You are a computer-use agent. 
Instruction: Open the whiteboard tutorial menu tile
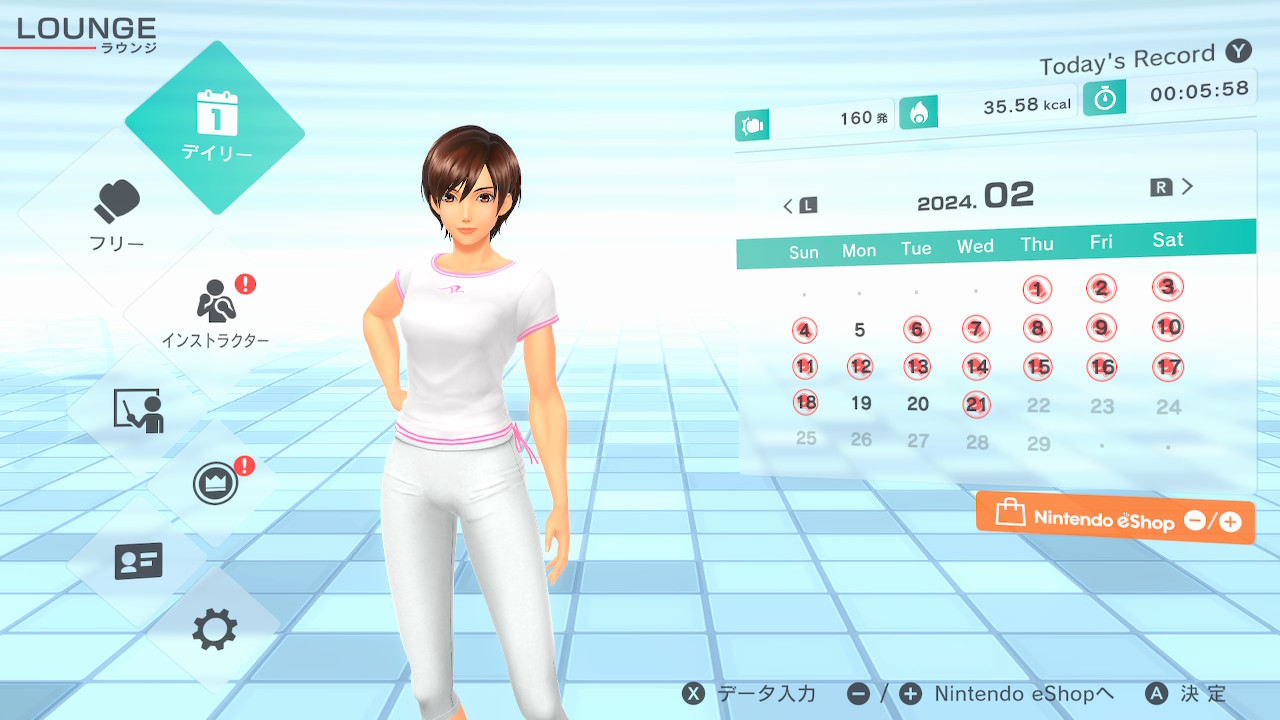[x=138, y=410]
